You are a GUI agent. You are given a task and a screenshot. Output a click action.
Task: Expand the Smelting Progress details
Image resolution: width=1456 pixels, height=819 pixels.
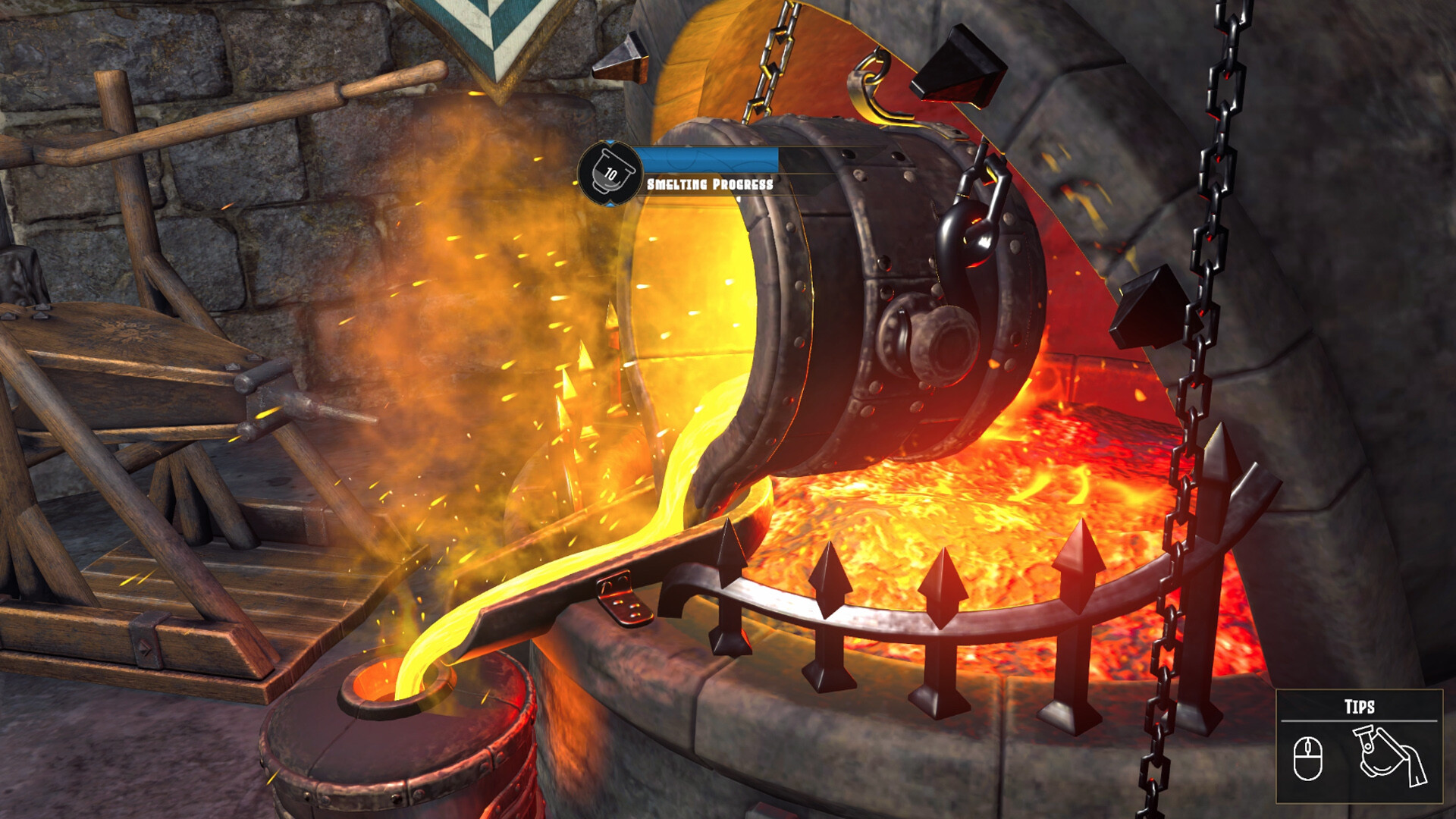point(710,182)
